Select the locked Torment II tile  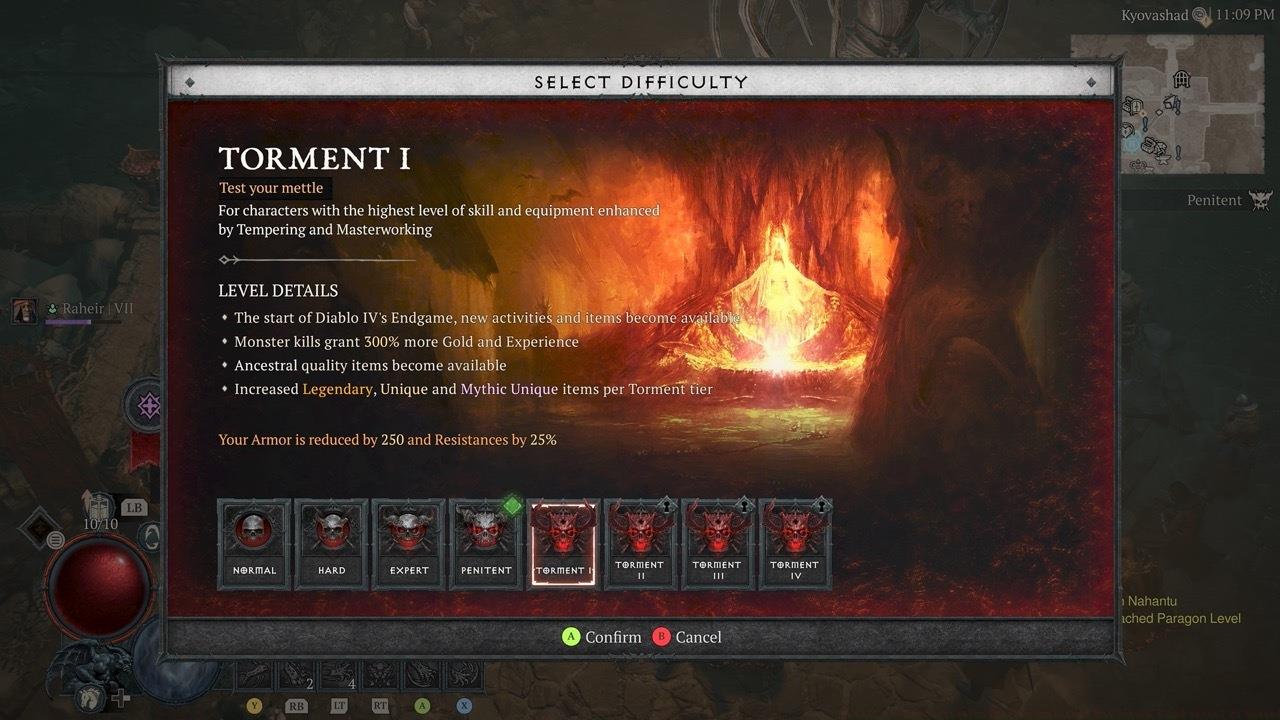click(640, 543)
